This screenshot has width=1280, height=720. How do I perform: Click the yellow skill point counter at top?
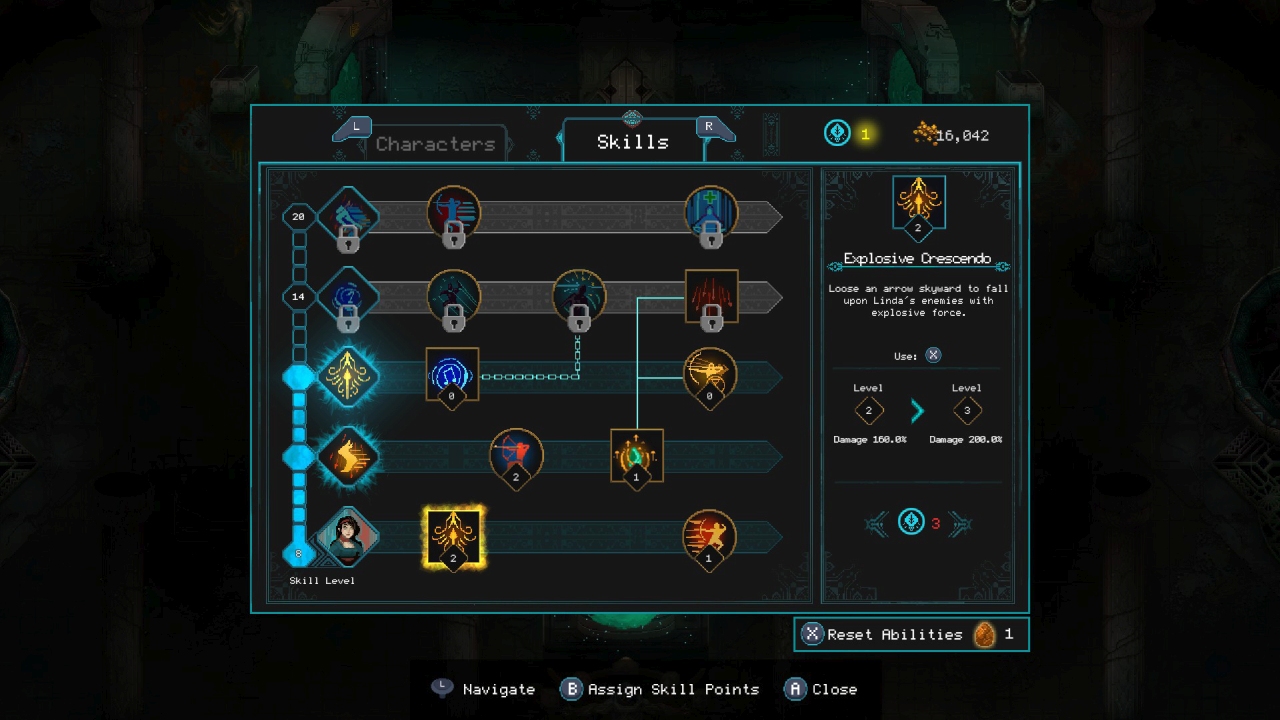point(848,134)
